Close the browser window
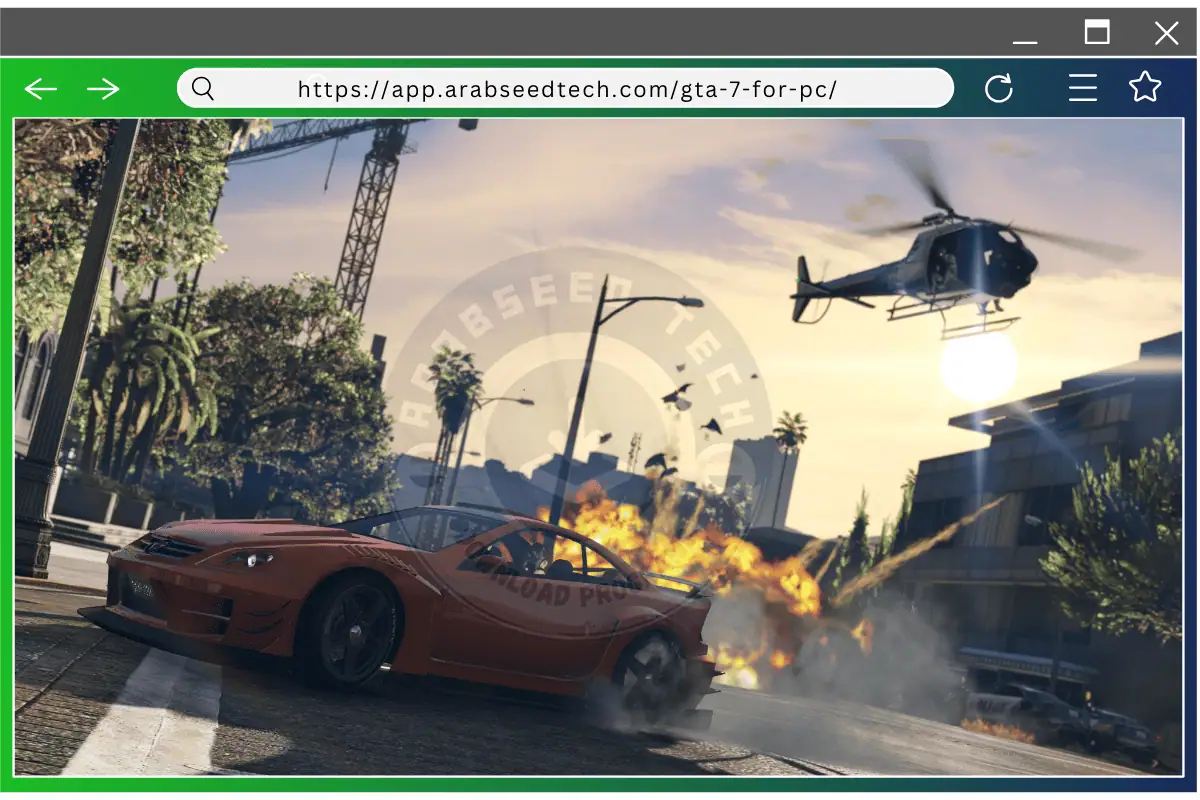1200x800 pixels. (x=1166, y=33)
